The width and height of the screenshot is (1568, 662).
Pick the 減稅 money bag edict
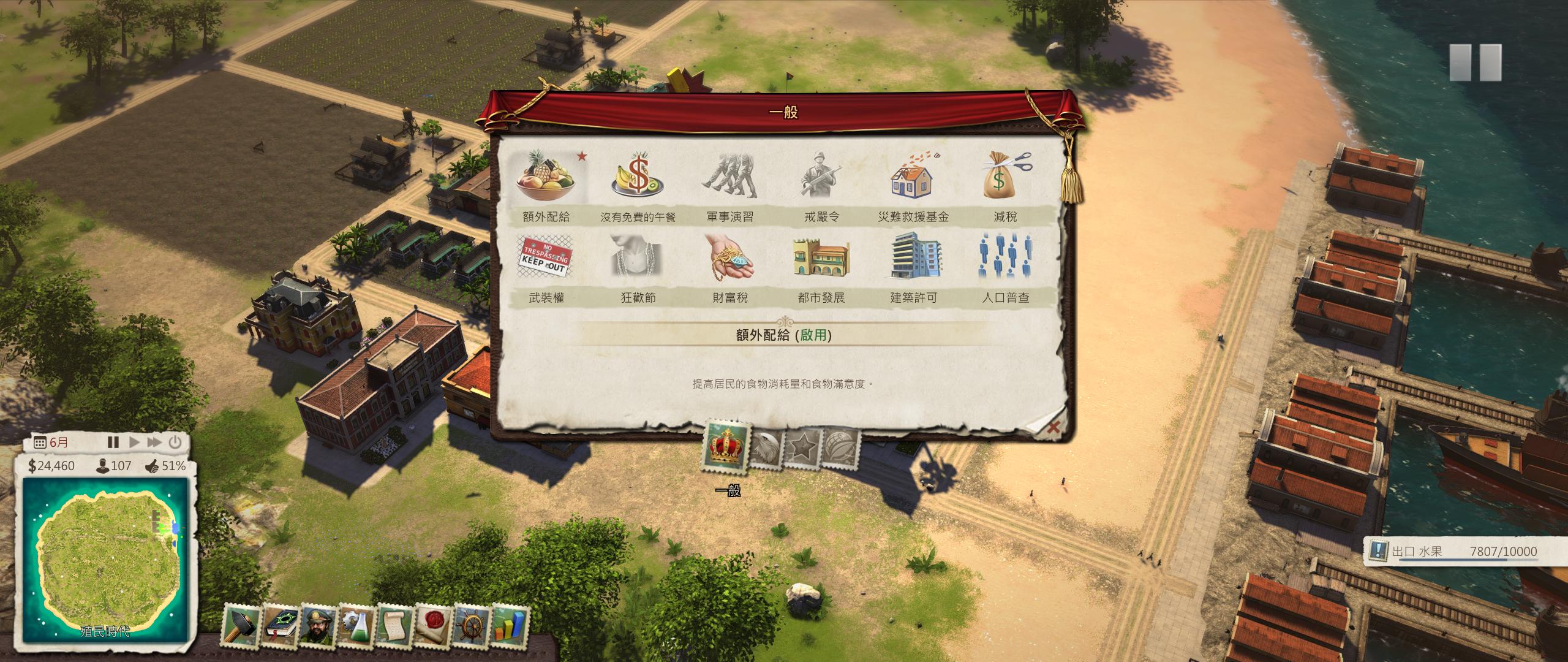coord(1005,178)
